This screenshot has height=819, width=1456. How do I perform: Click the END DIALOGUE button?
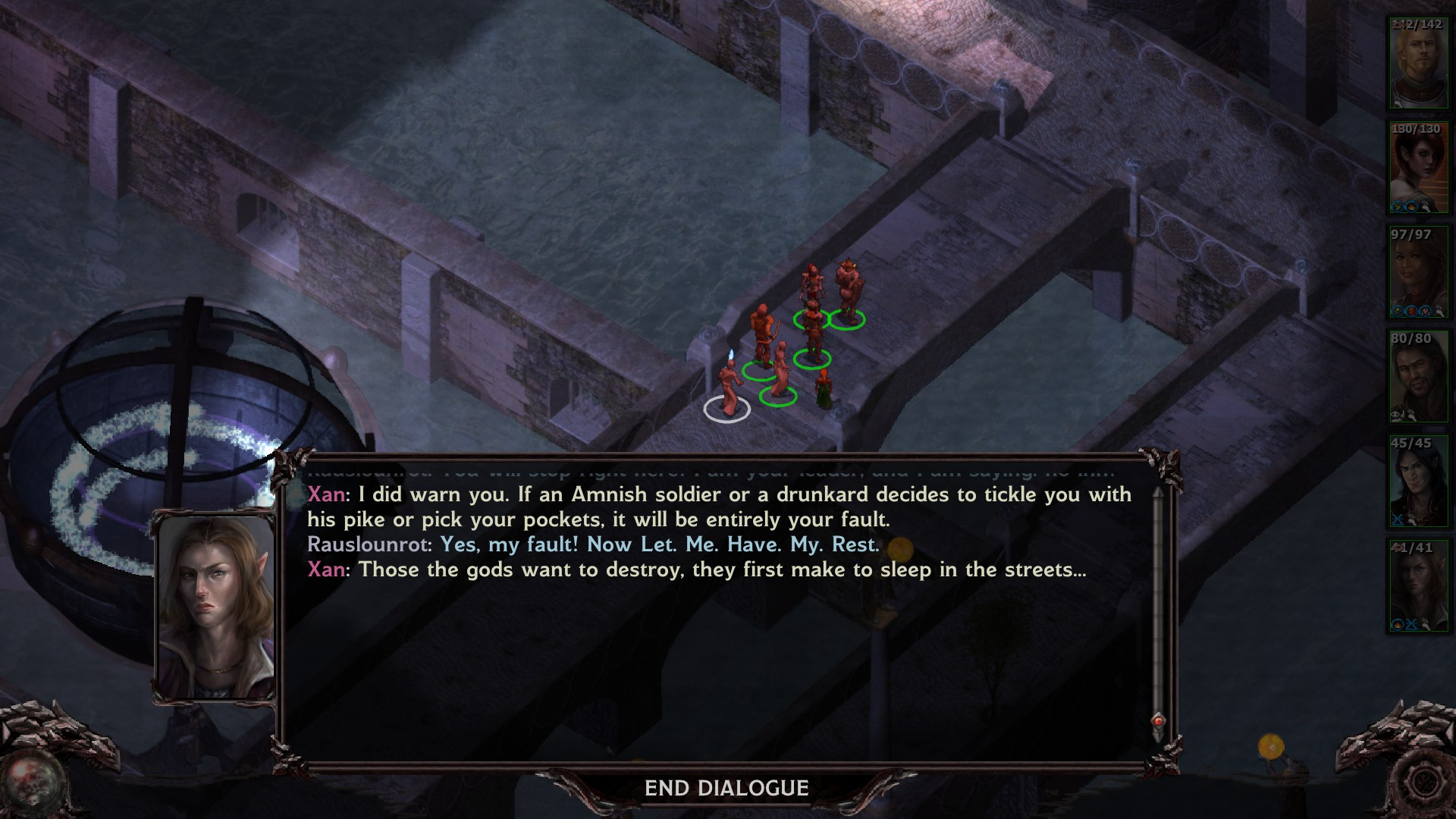(x=726, y=789)
